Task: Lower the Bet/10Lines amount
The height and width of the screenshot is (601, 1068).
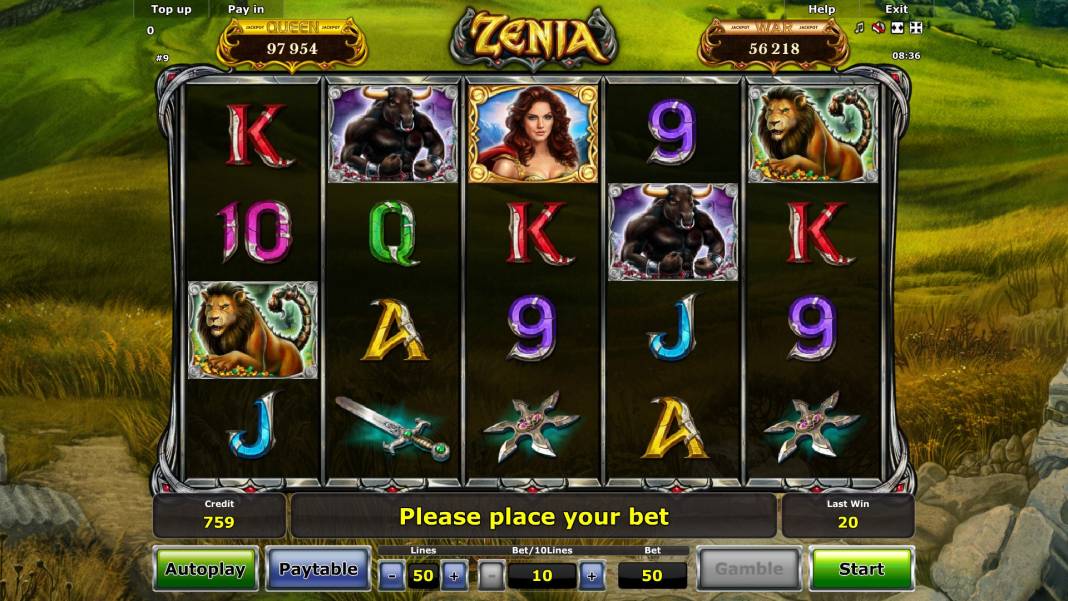Action: [491, 575]
